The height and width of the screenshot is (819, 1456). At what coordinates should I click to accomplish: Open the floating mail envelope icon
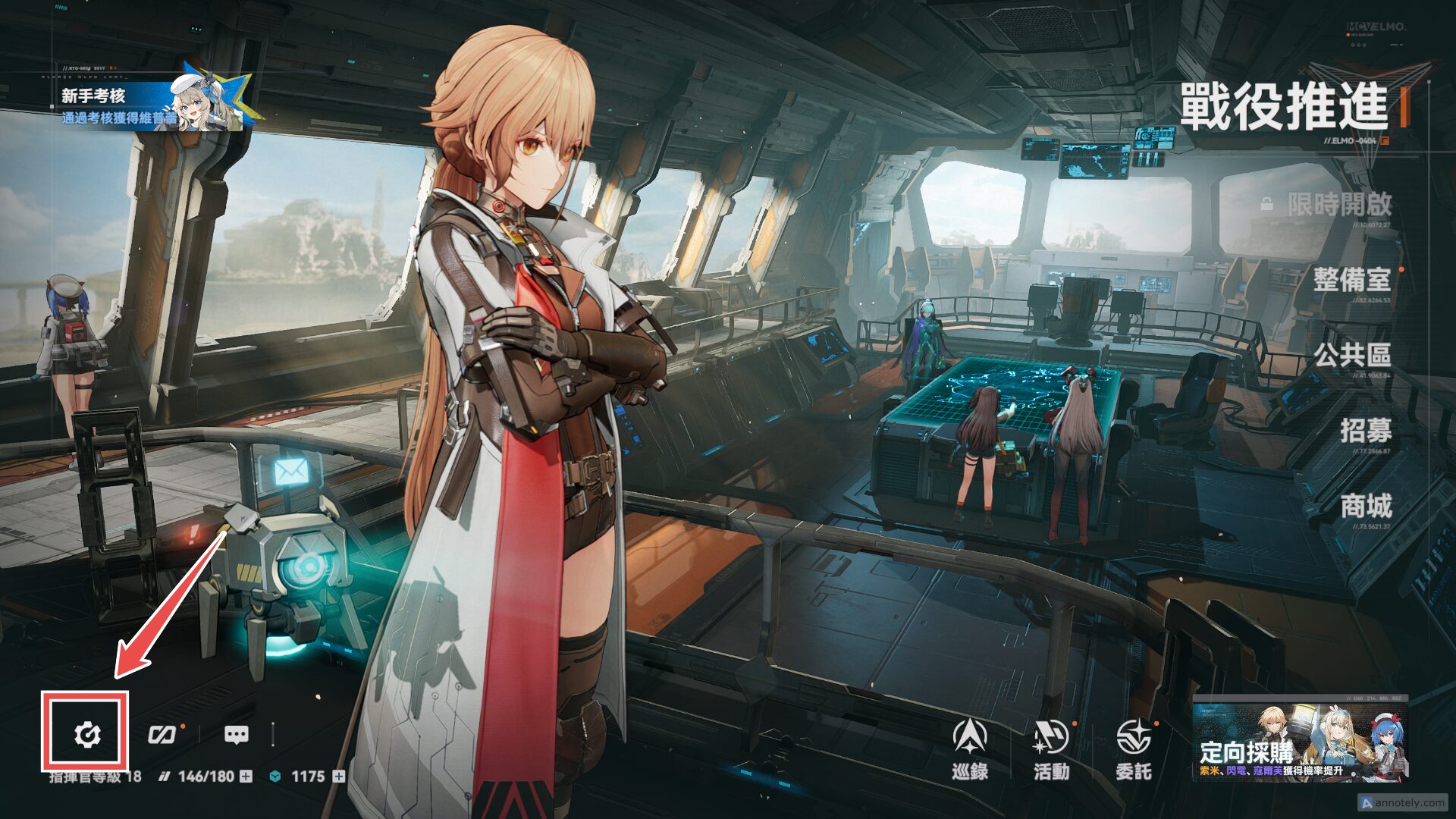pyautogui.click(x=291, y=472)
